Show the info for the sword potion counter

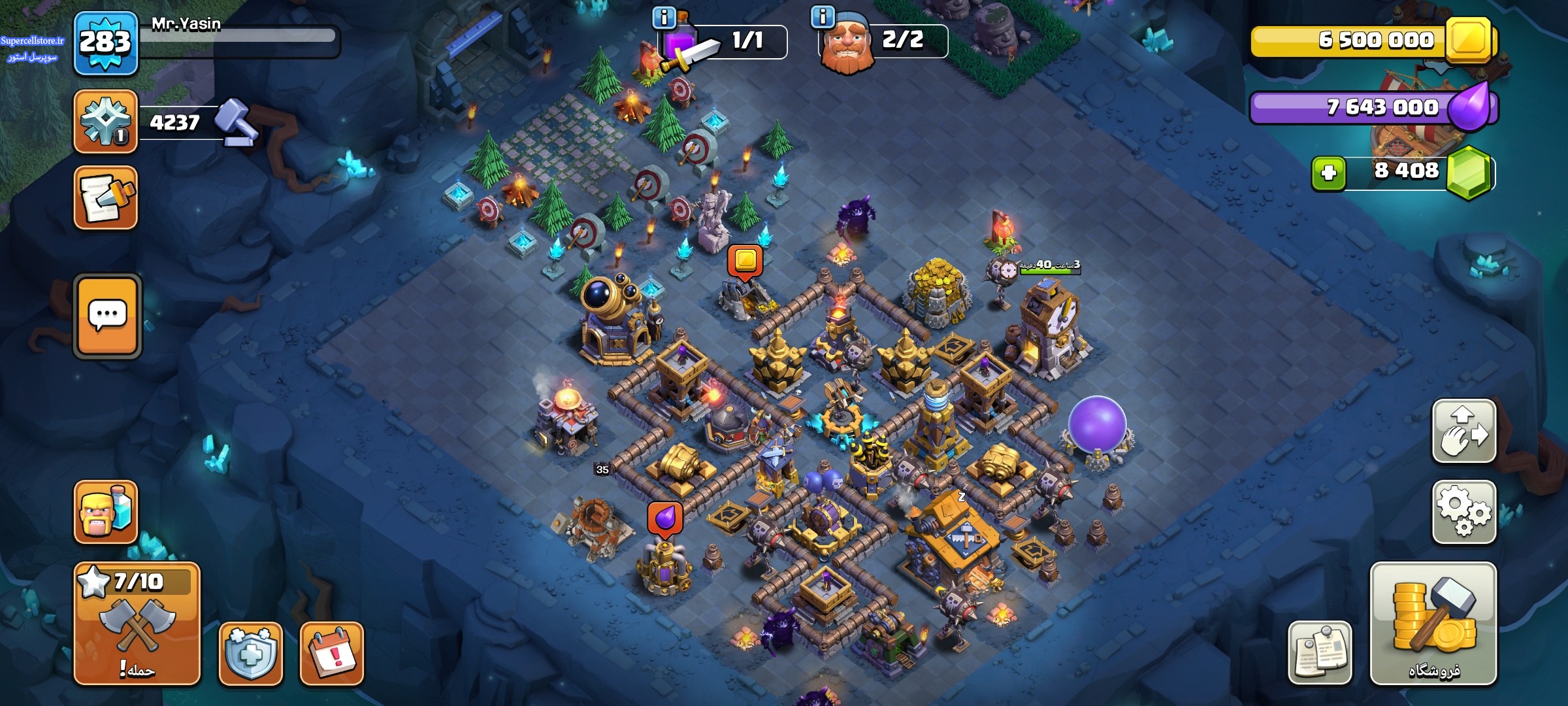coord(664,18)
